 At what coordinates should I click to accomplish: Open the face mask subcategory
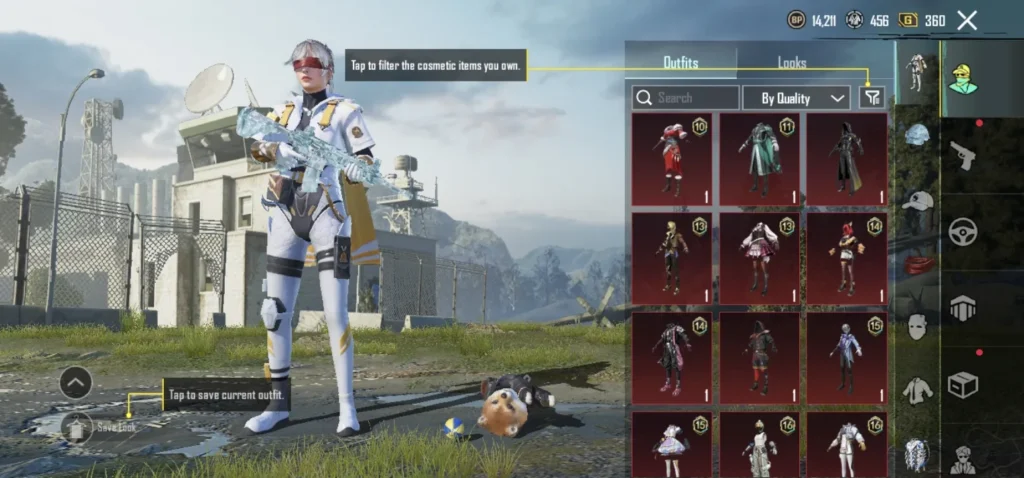click(917, 326)
